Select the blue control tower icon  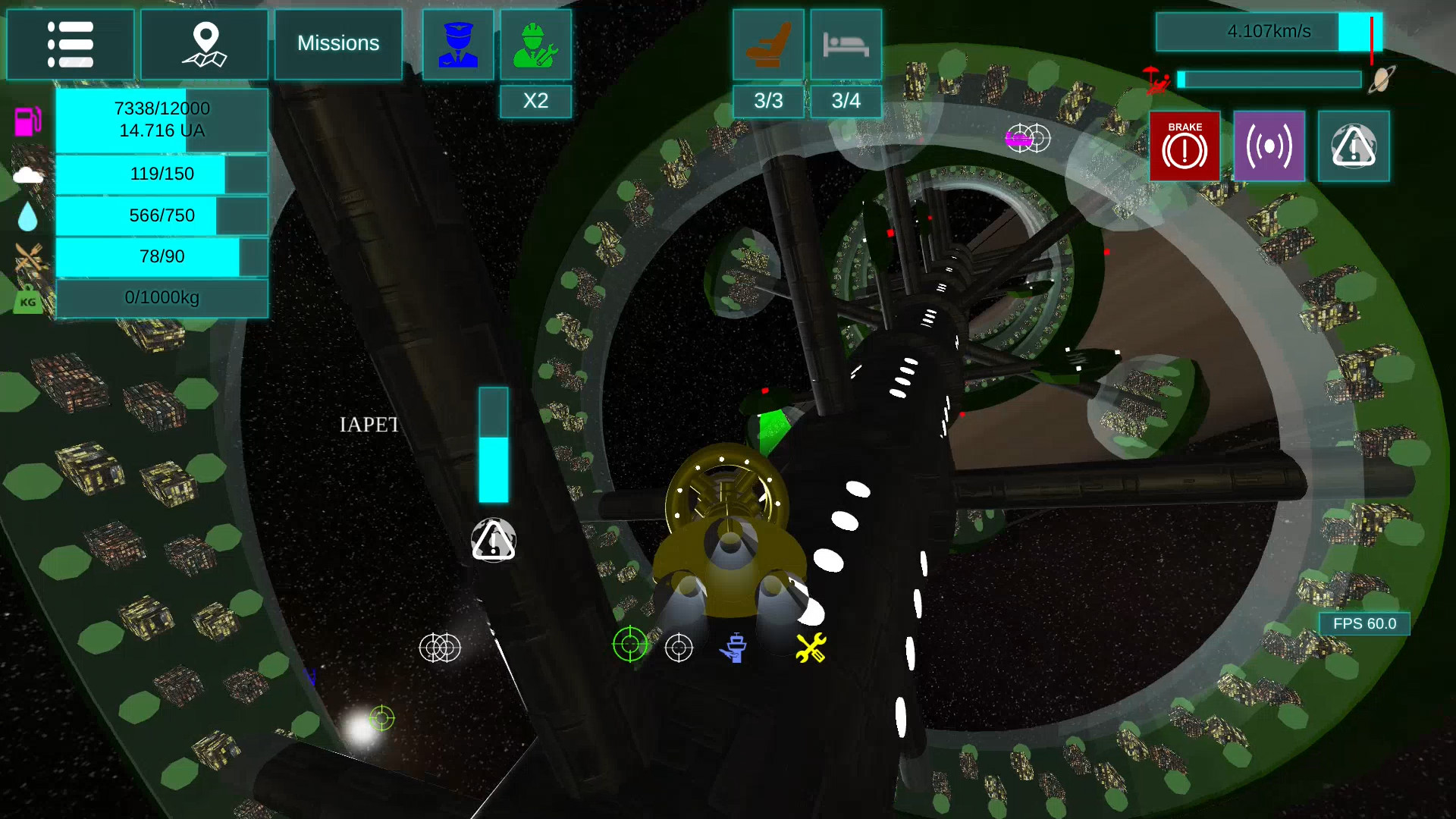click(734, 648)
